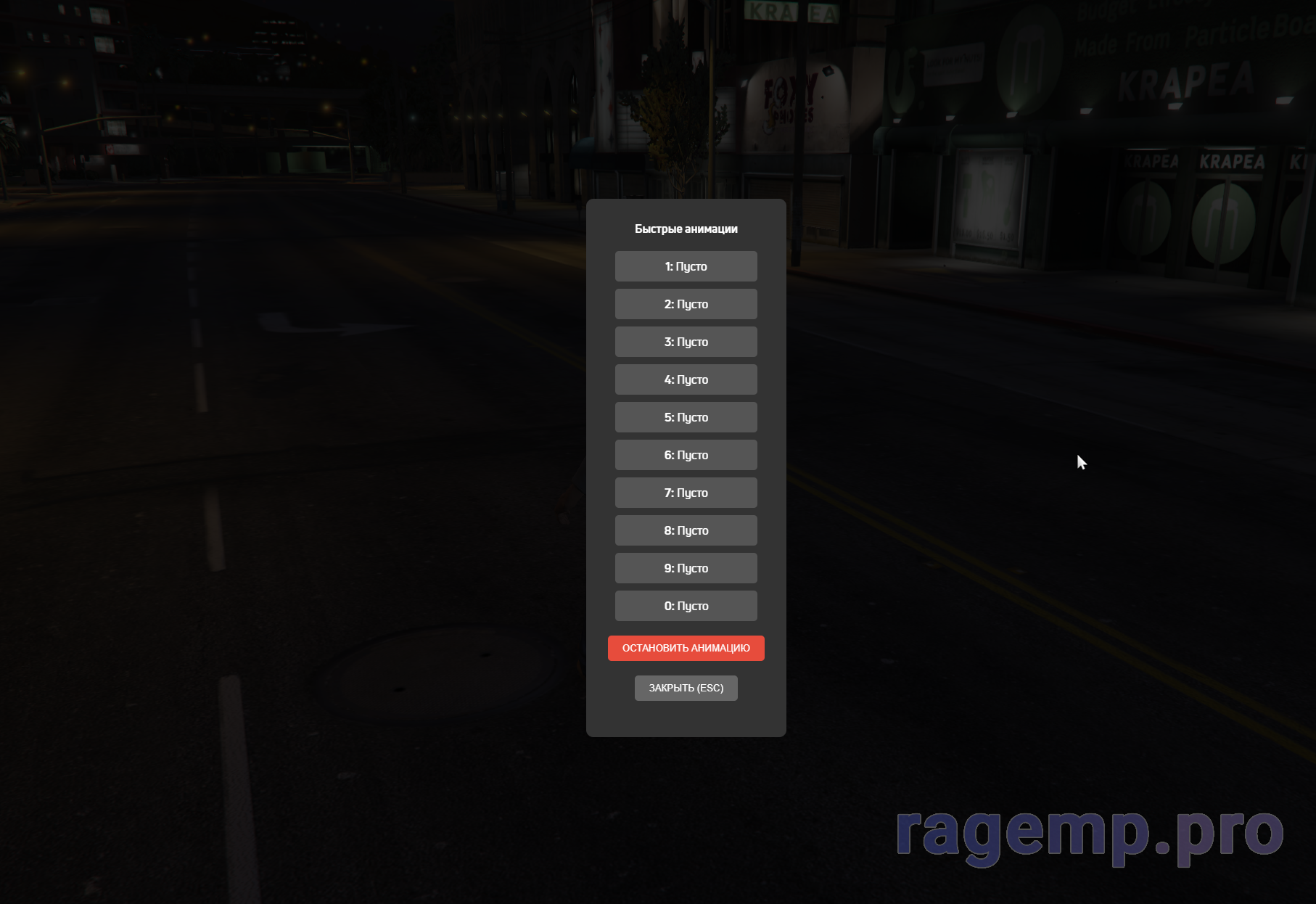Pick slot 9: Пусто
The height and width of the screenshot is (904, 1316).
tap(686, 568)
